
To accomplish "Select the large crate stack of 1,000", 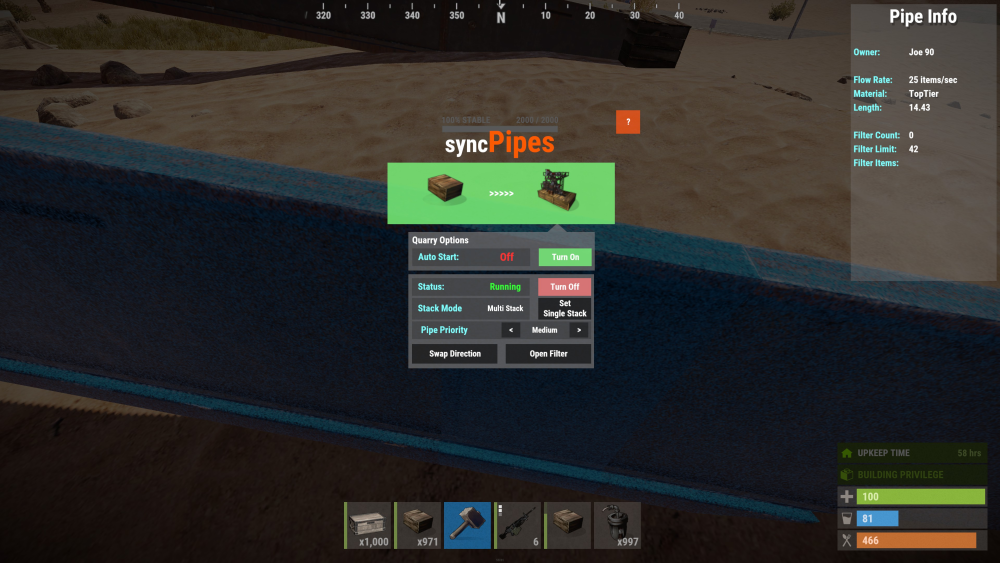I will tap(368, 525).
